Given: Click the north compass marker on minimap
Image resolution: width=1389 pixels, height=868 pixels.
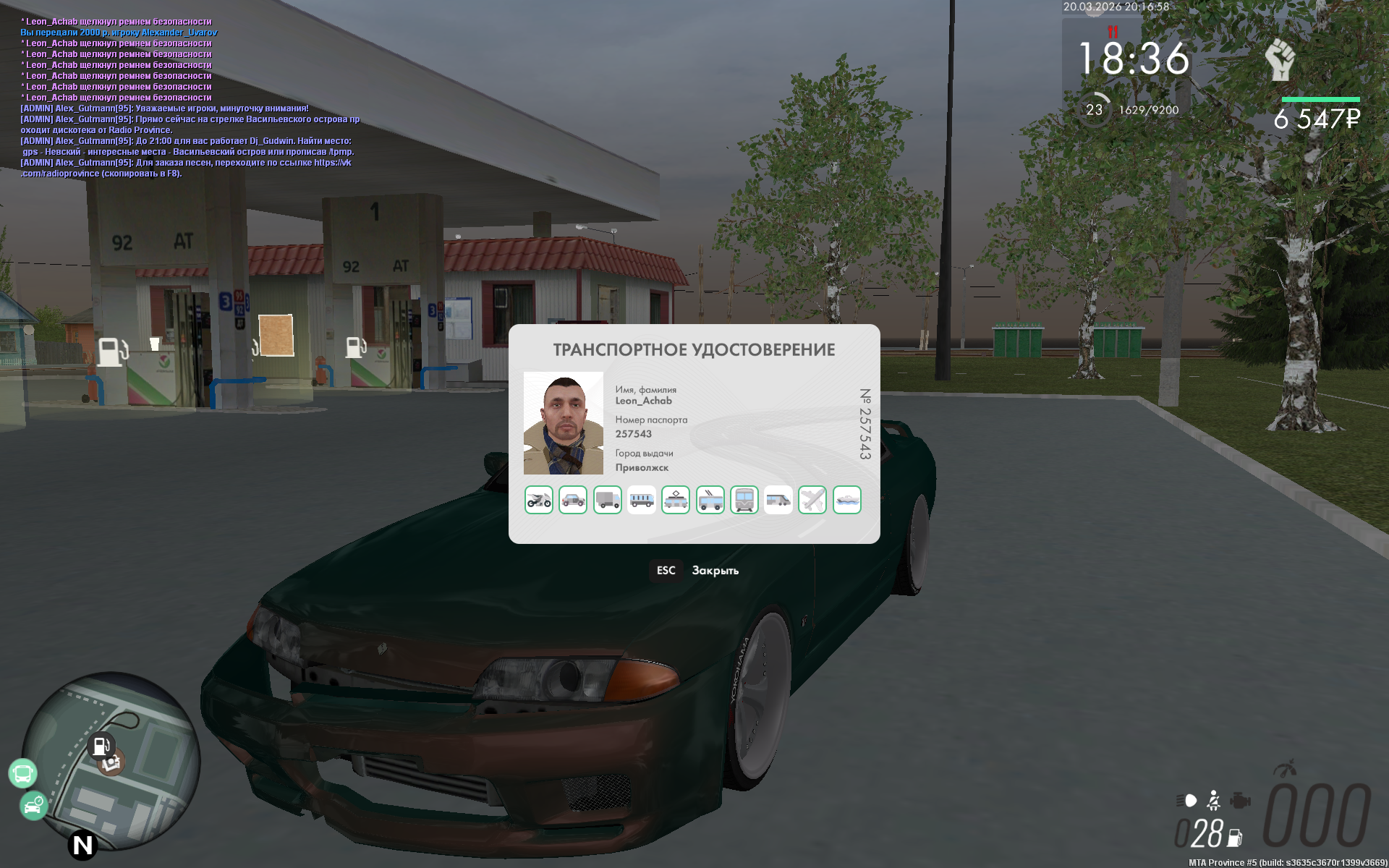Looking at the screenshot, I should point(82,845).
